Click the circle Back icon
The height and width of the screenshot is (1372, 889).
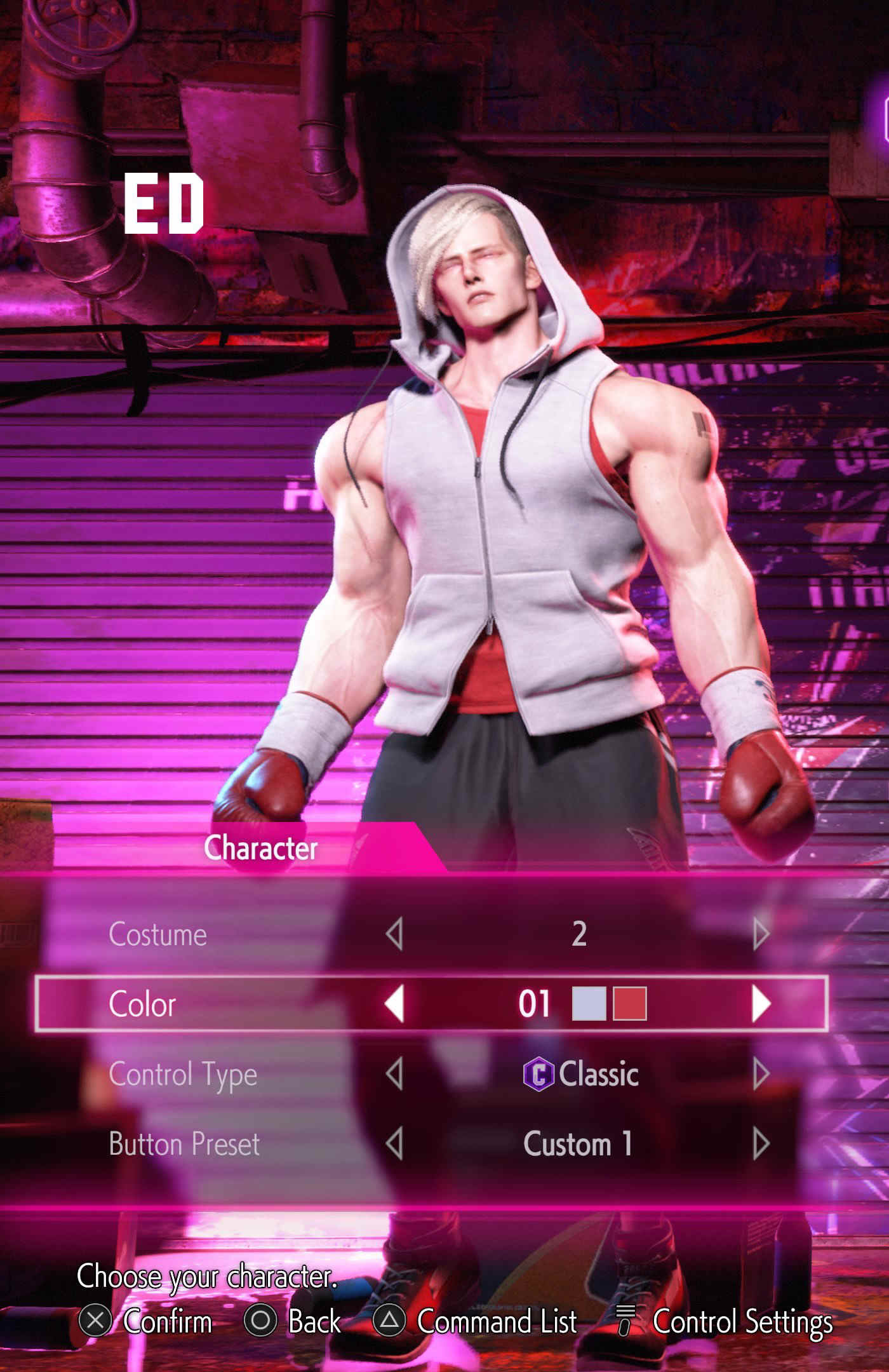pyautogui.click(x=260, y=1321)
